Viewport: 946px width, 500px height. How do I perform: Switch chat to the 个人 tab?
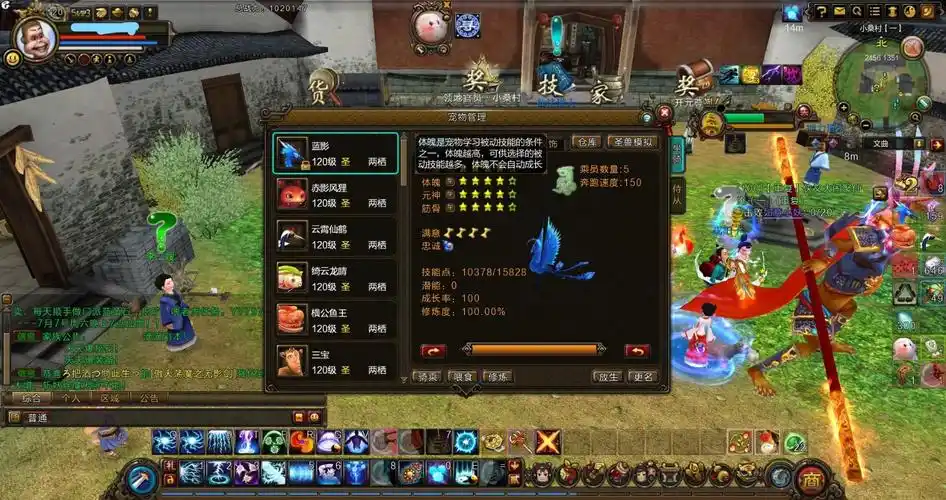pos(71,398)
